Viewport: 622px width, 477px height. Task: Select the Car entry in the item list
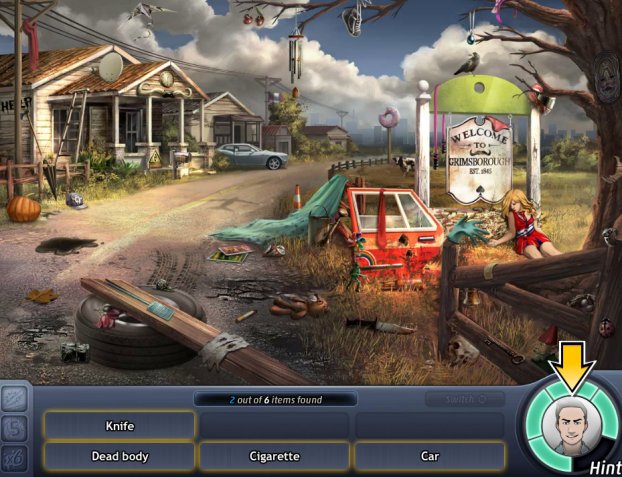(429, 456)
